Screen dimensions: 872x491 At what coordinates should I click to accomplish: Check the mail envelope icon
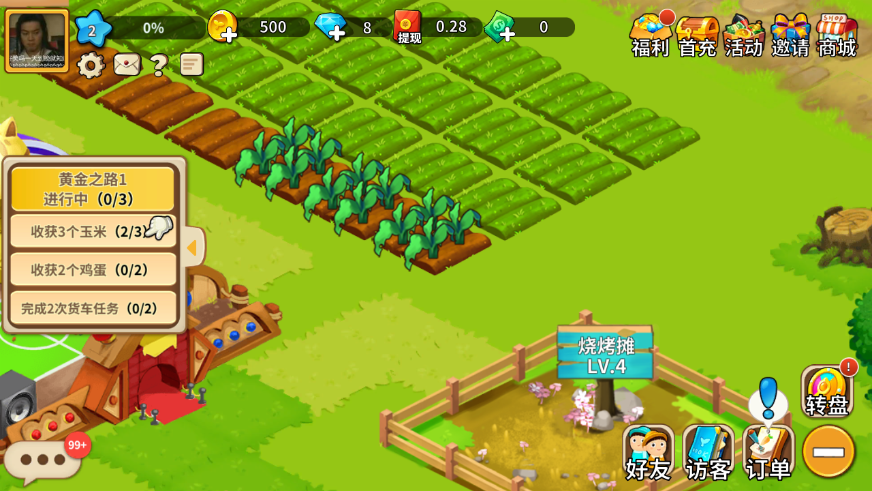pyautogui.click(x=127, y=65)
